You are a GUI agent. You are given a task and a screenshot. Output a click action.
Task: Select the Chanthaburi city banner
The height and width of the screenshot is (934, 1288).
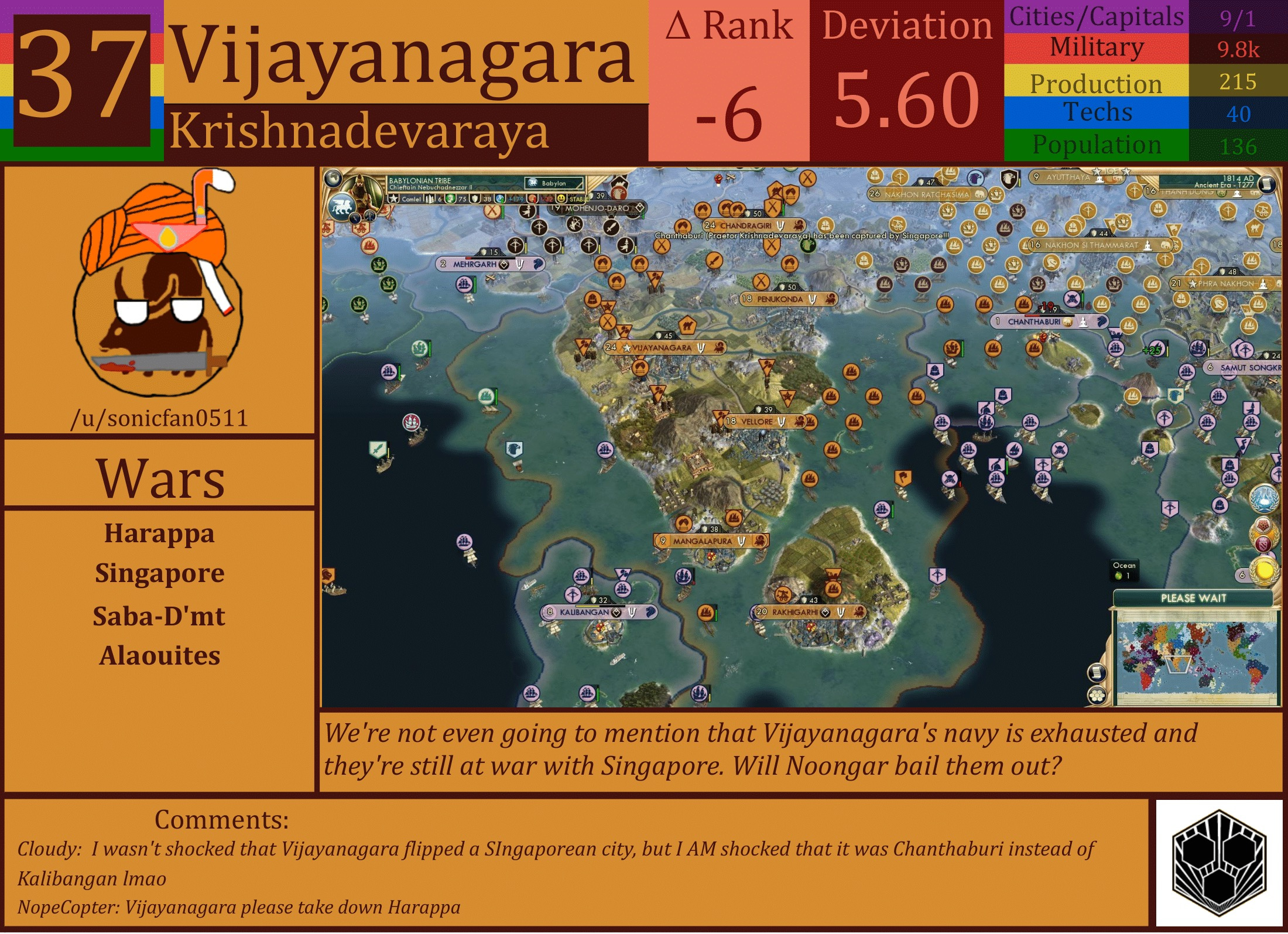point(1048,321)
